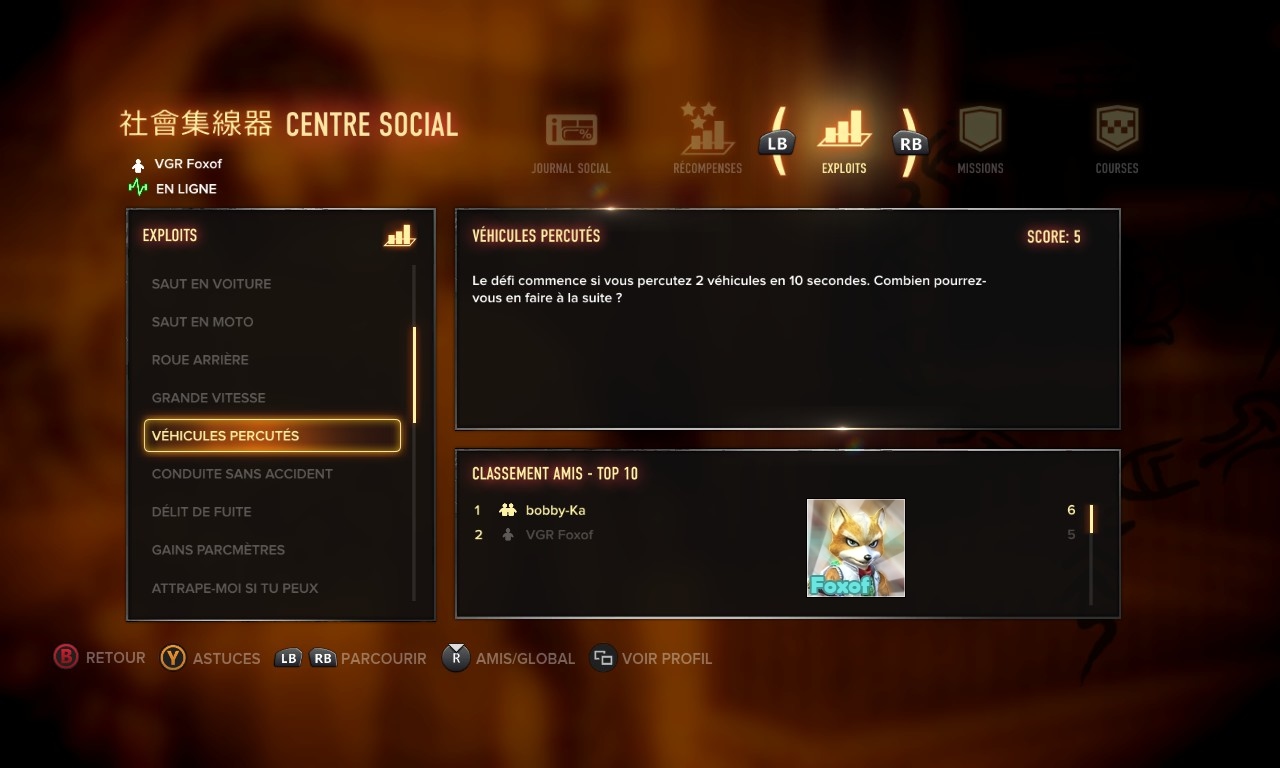
Task: Open the Roue arrière exploit
Action: [200, 360]
